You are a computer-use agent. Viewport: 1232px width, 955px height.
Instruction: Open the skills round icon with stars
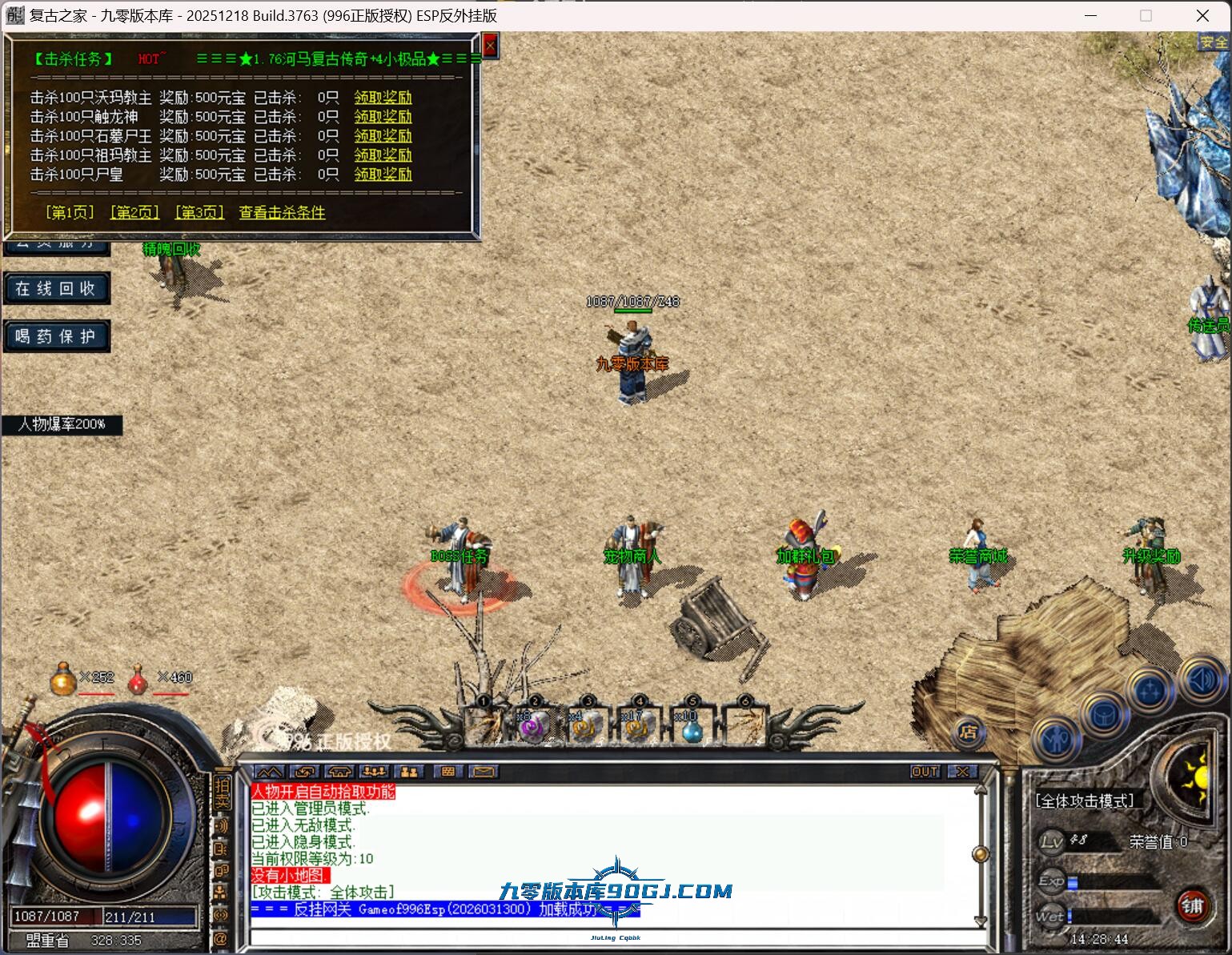pyautogui.click(x=1150, y=691)
